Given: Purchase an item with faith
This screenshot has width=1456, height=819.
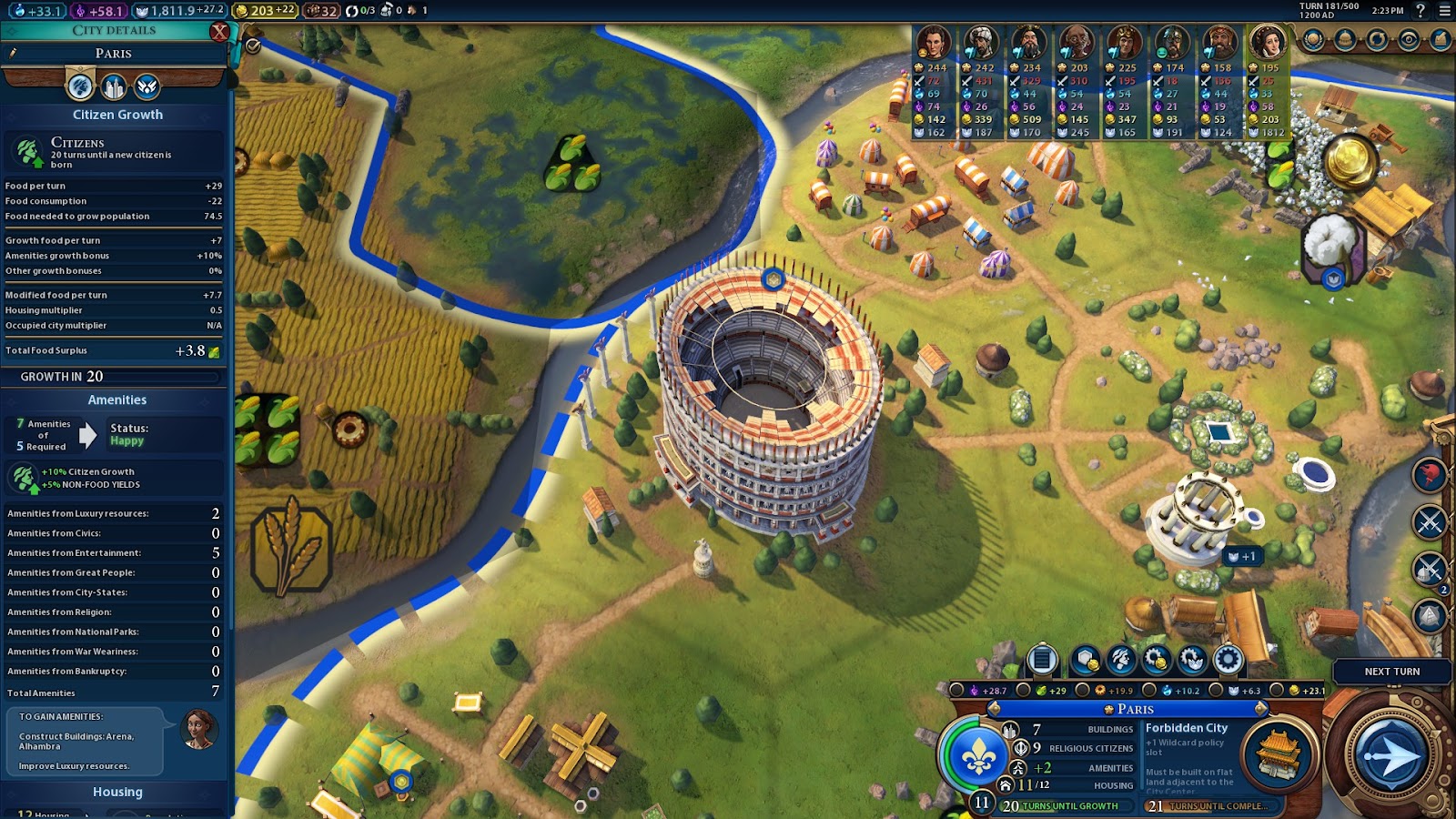Looking at the screenshot, I should 1192,660.
